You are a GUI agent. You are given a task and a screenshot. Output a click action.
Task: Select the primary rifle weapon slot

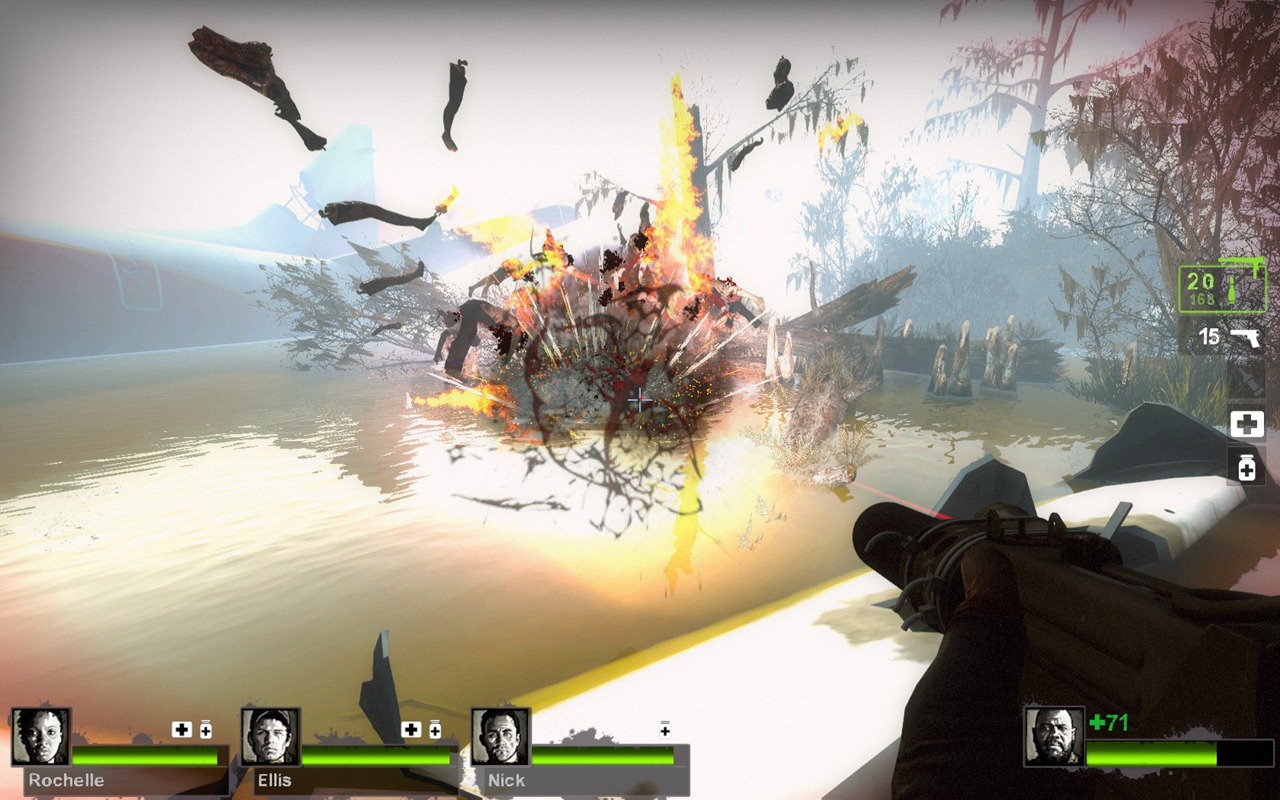click(x=1222, y=289)
